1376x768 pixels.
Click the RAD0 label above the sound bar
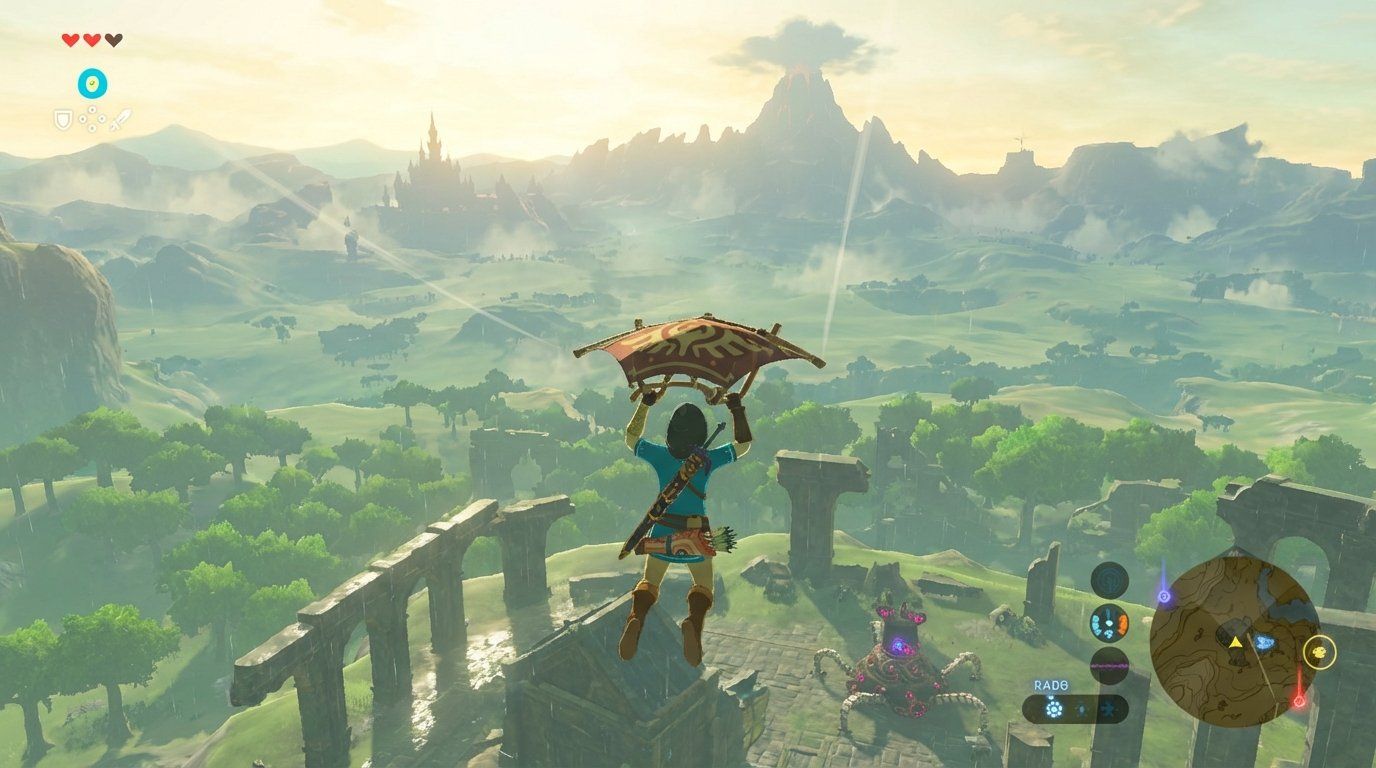(x=1050, y=684)
